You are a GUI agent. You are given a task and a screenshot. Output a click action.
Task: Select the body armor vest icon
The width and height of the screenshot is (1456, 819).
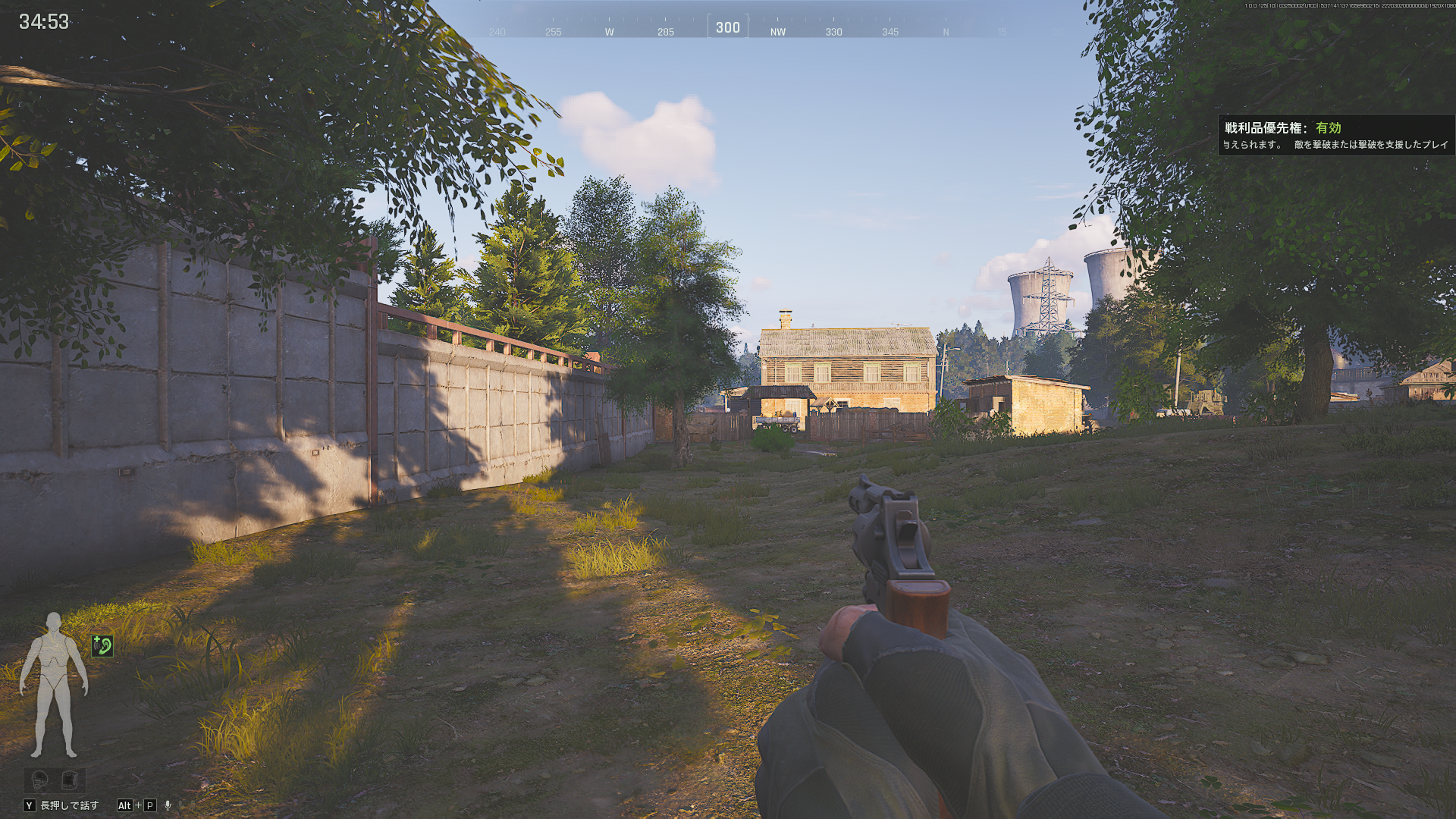70,780
